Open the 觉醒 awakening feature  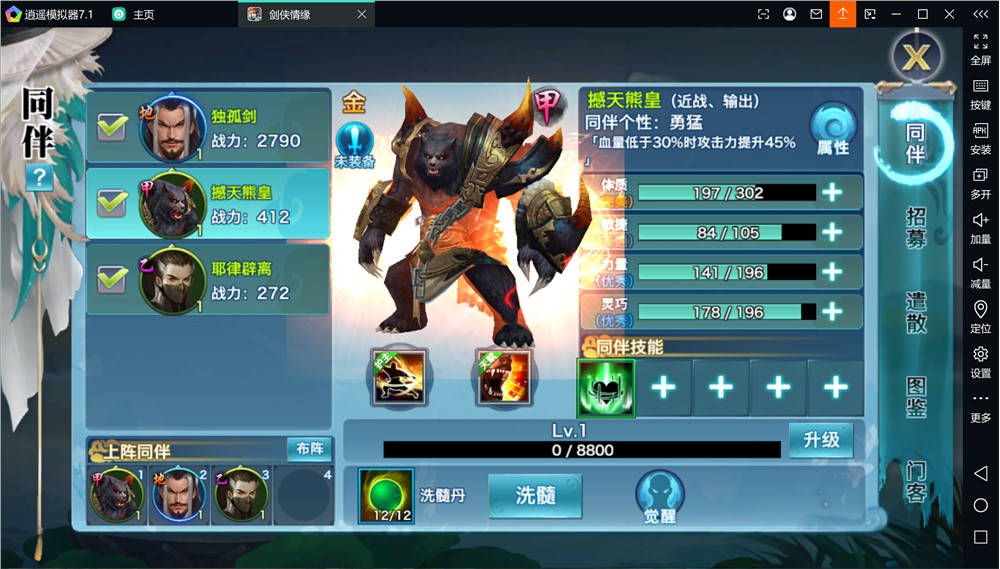point(659,497)
